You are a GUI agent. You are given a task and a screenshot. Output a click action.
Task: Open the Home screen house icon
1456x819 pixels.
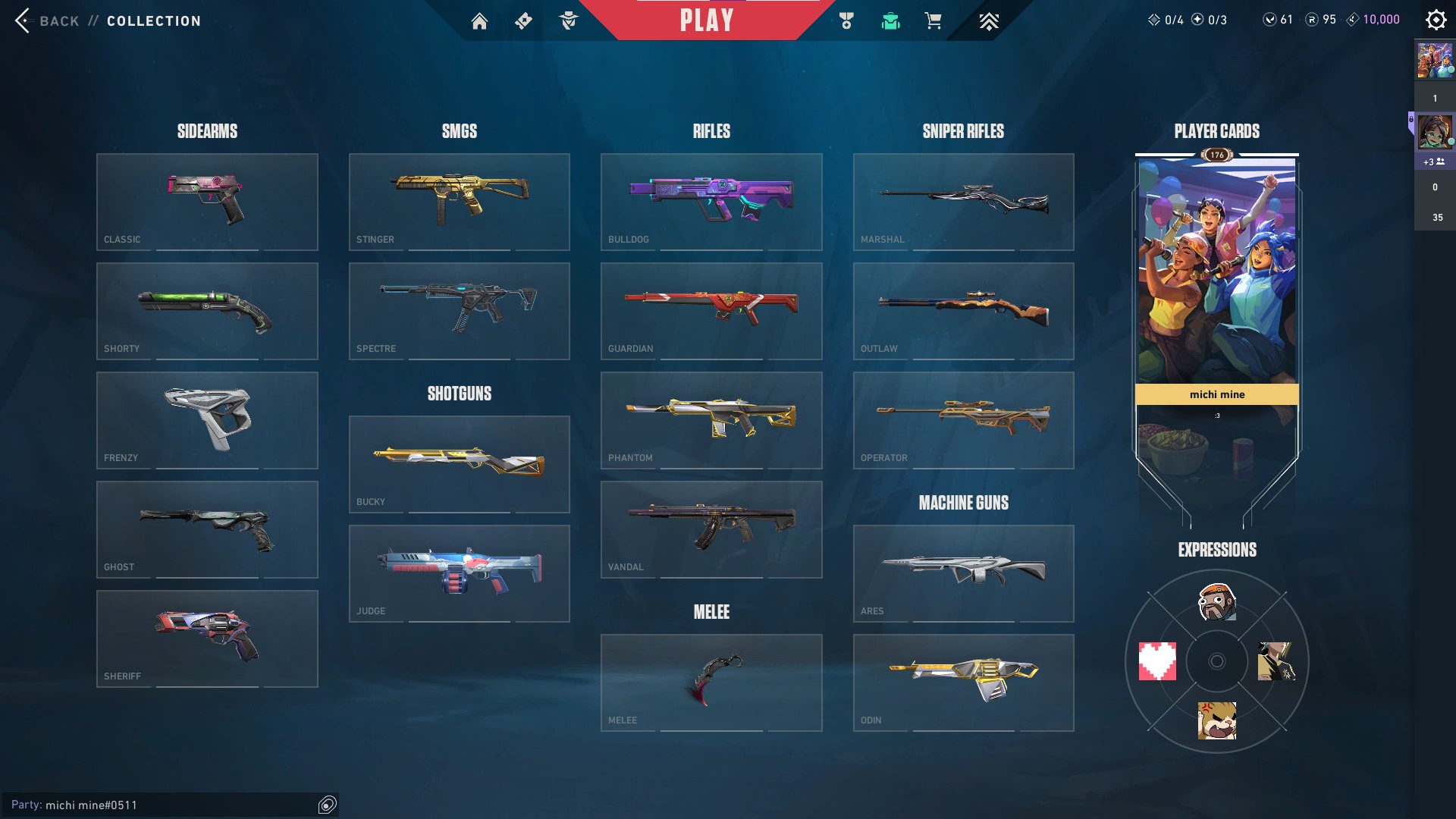[x=480, y=21]
